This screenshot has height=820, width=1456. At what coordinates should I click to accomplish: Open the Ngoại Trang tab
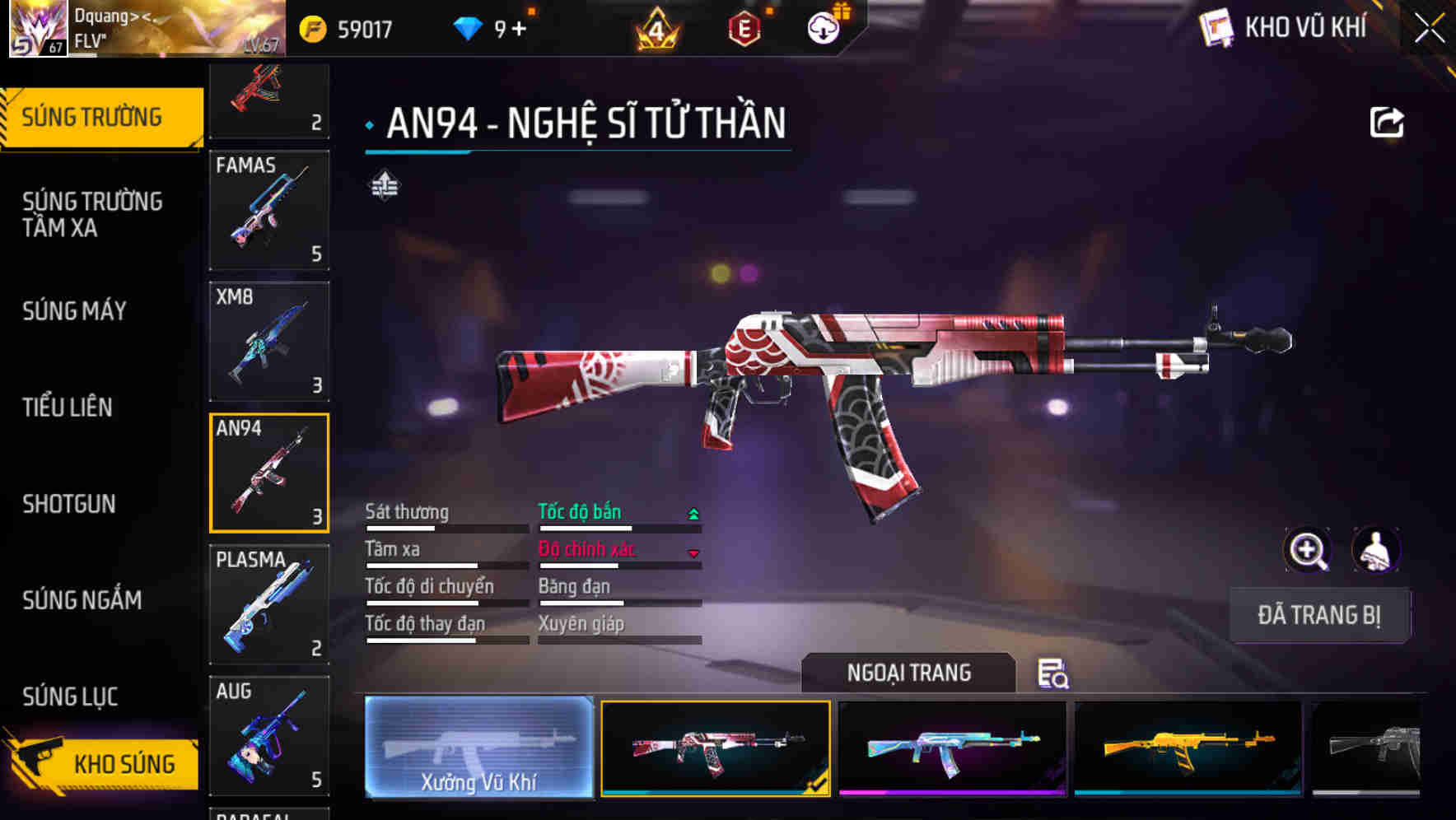click(x=908, y=673)
